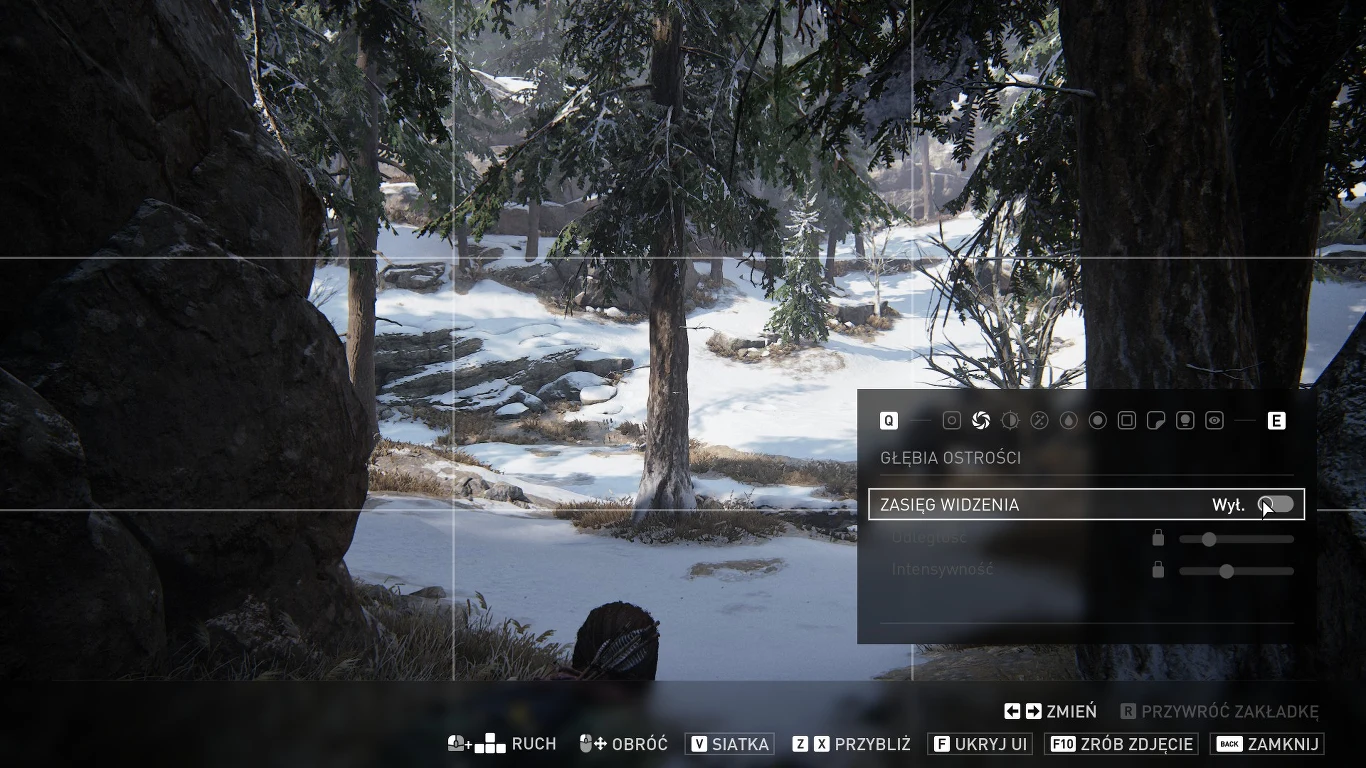
Task: Open the vignette circle icon
Action: click(x=1097, y=420)
